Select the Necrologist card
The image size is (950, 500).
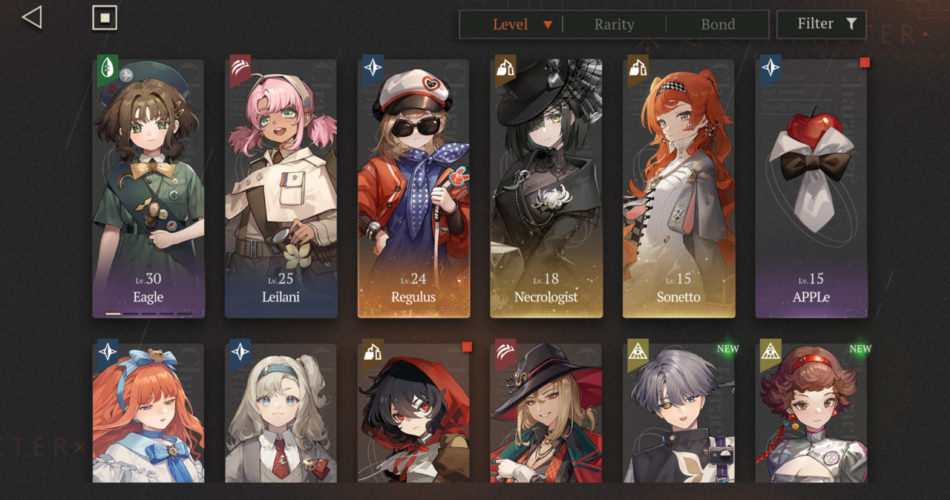pos(546,188)
